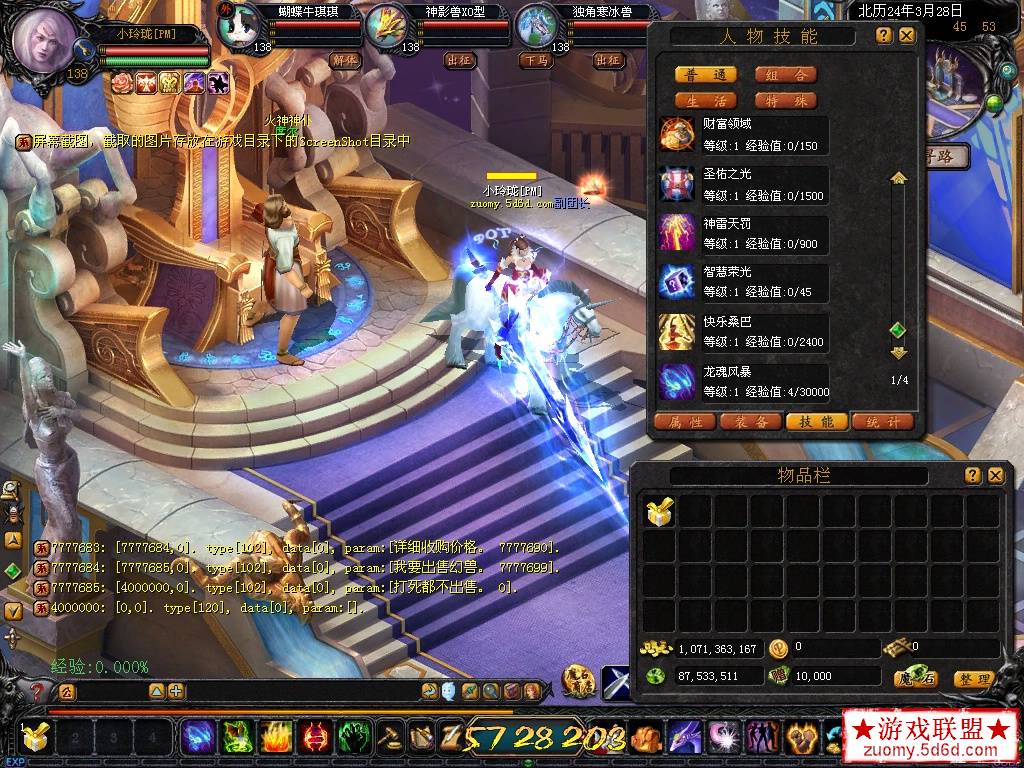Show the 特殊 skill category
Screen dimensions: 1024x768
coord(785,101)
